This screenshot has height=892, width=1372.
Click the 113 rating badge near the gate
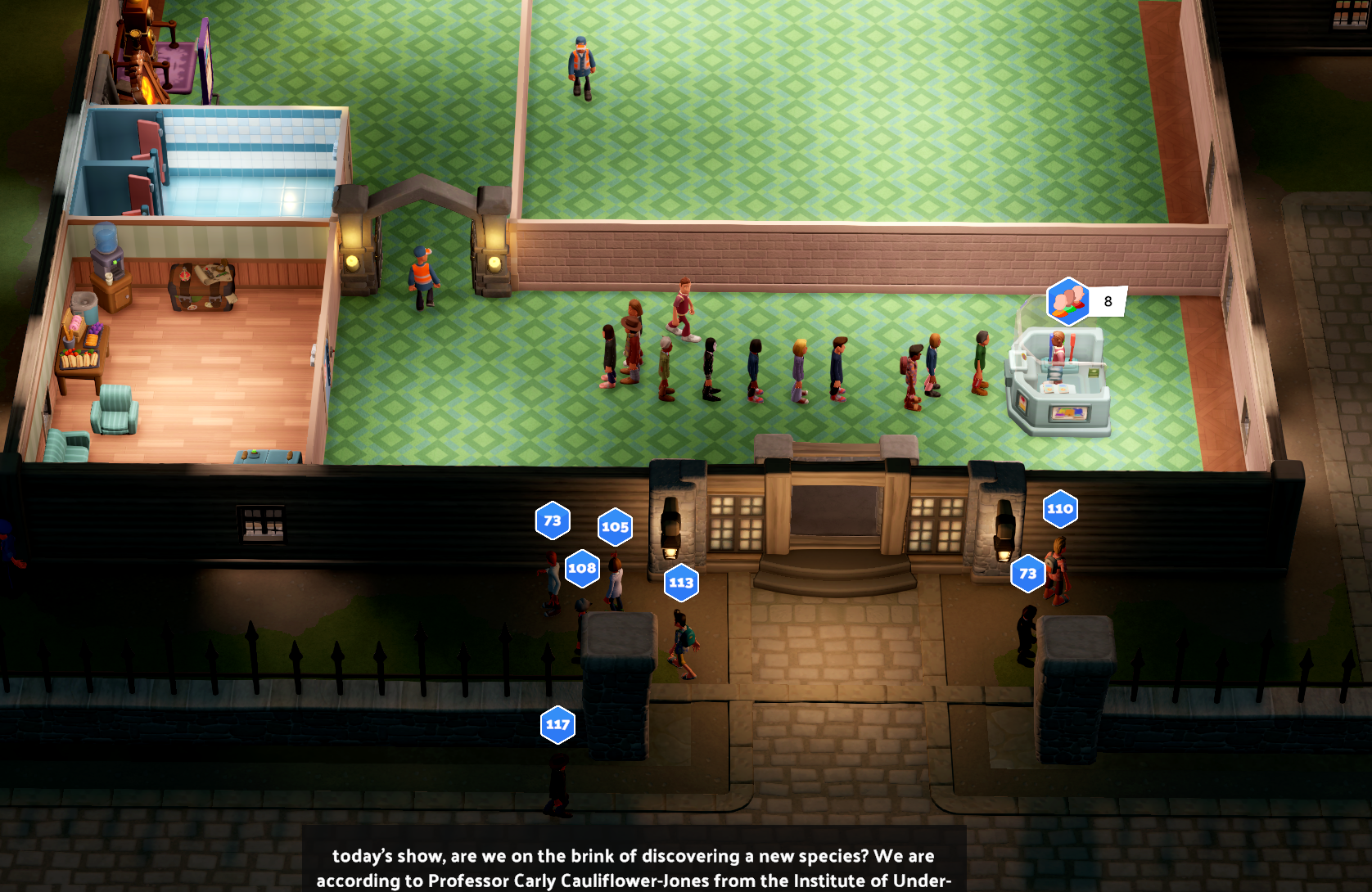tap(680, 583)
